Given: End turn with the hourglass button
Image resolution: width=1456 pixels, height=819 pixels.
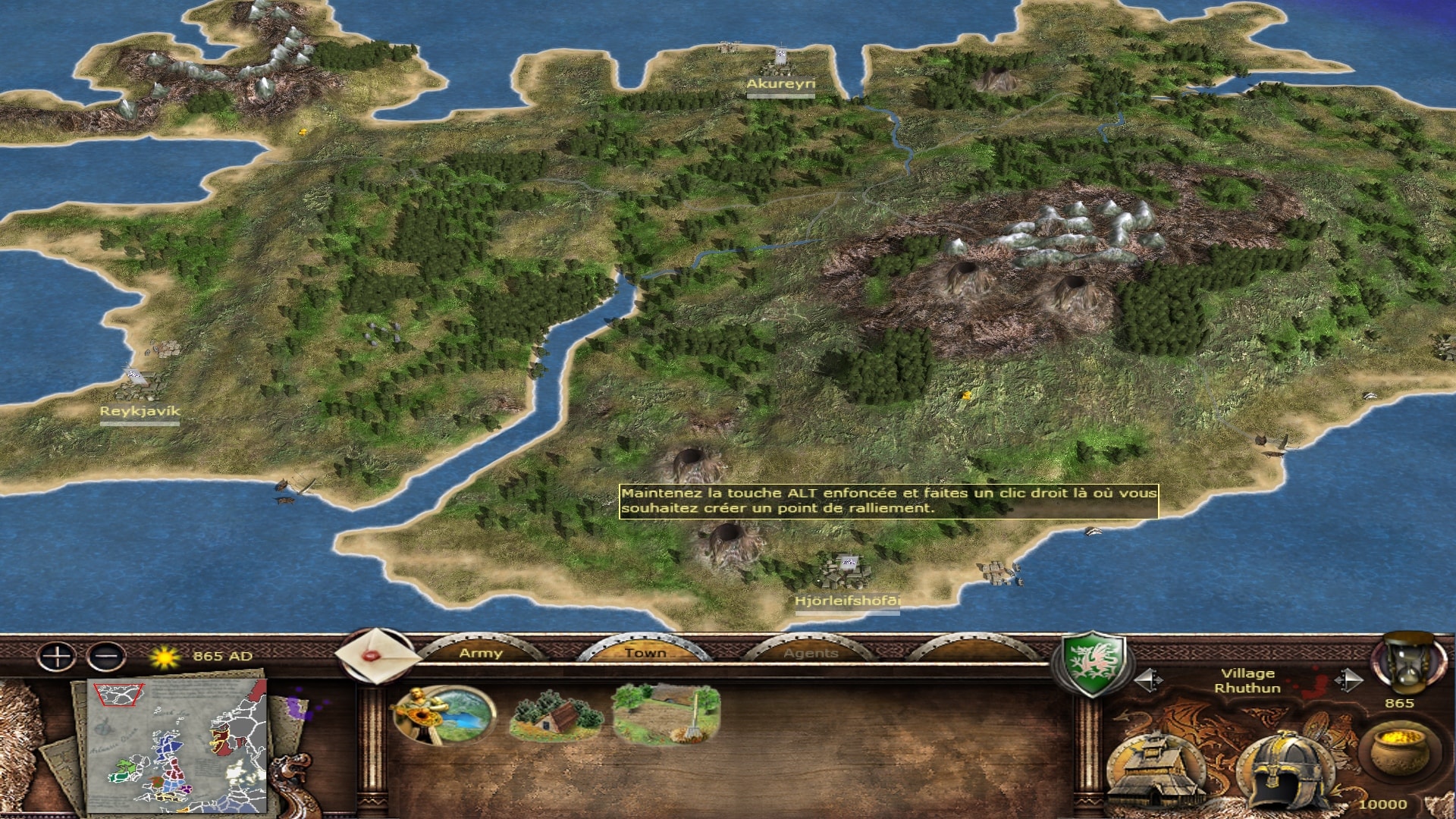Looking at the screenshot, I should (x=1405, y=664).
